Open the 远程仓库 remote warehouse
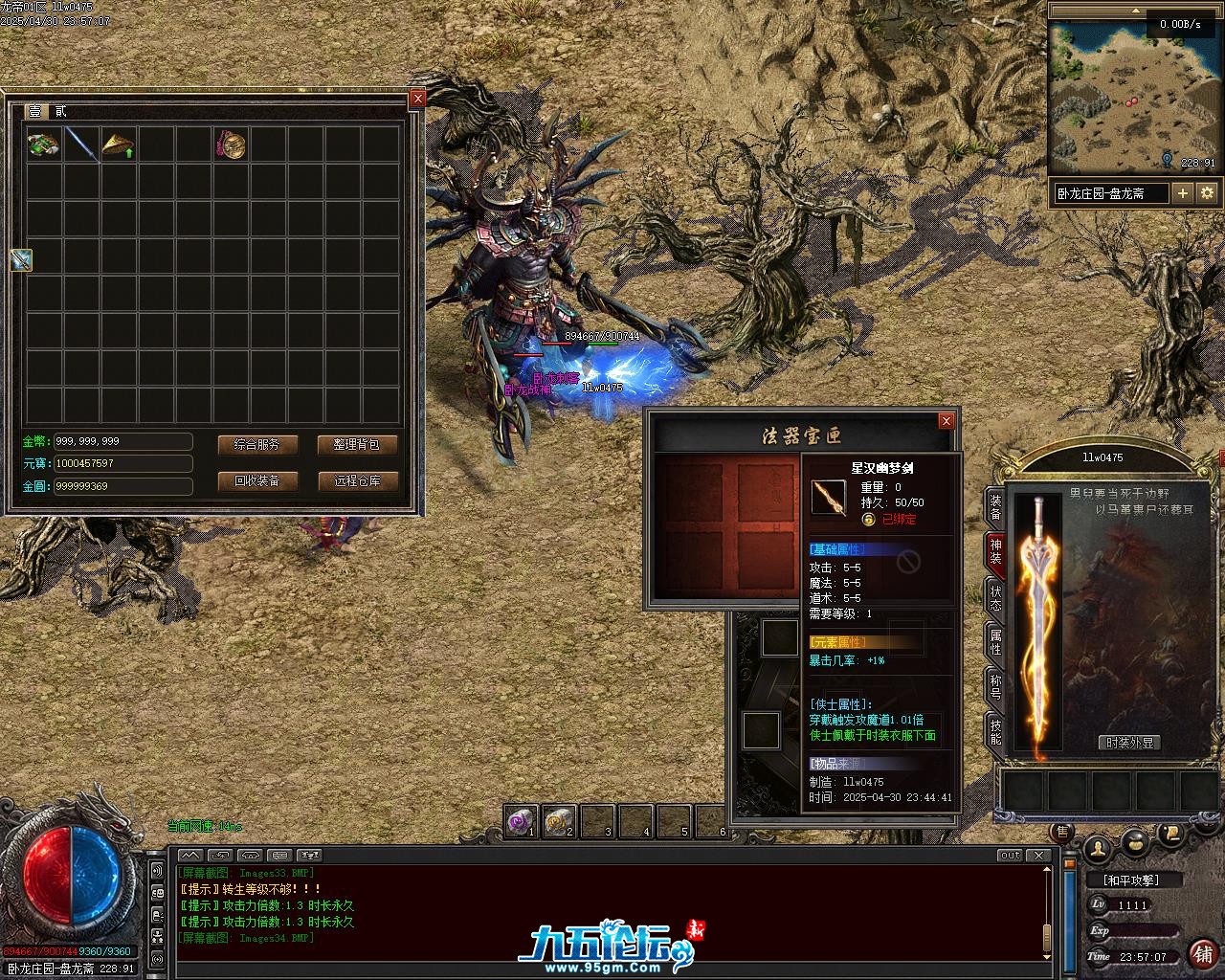1225x980 pixels. tap(357, 480)
